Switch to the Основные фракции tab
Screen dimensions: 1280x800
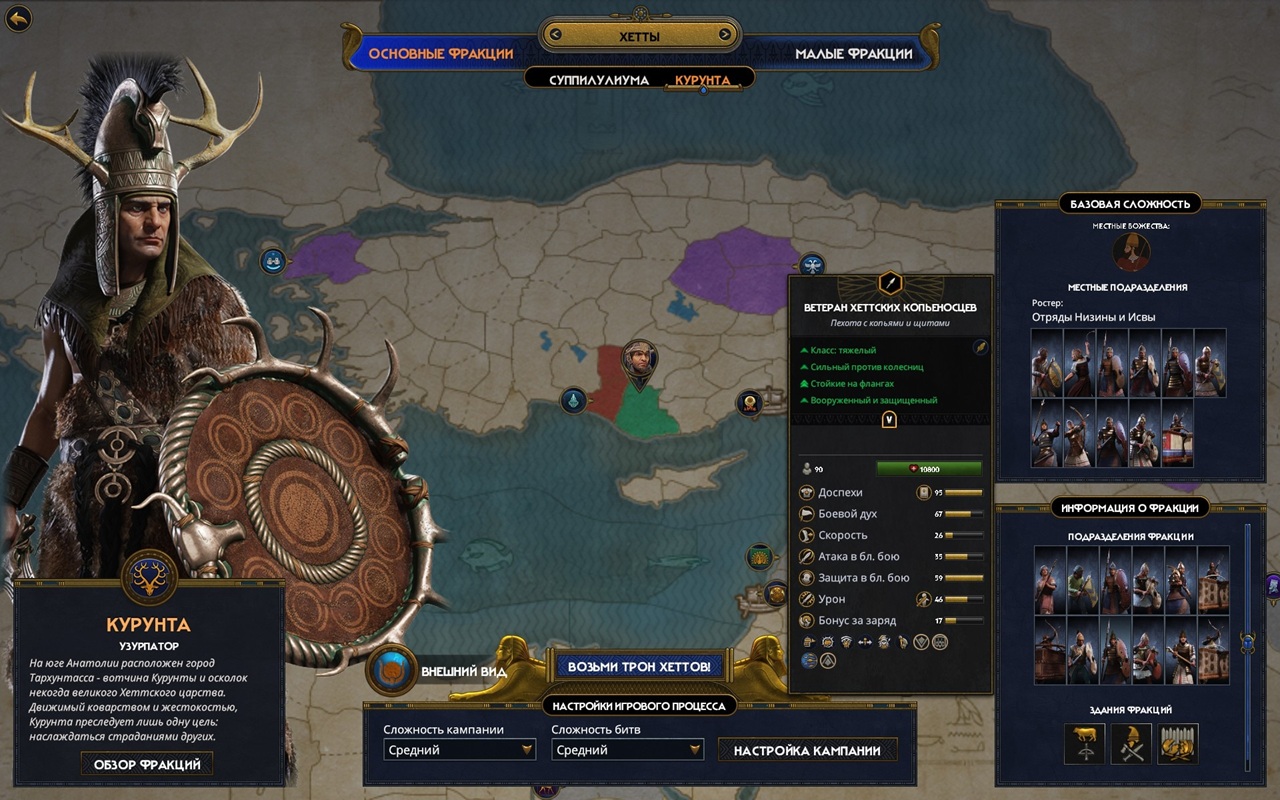441,53
